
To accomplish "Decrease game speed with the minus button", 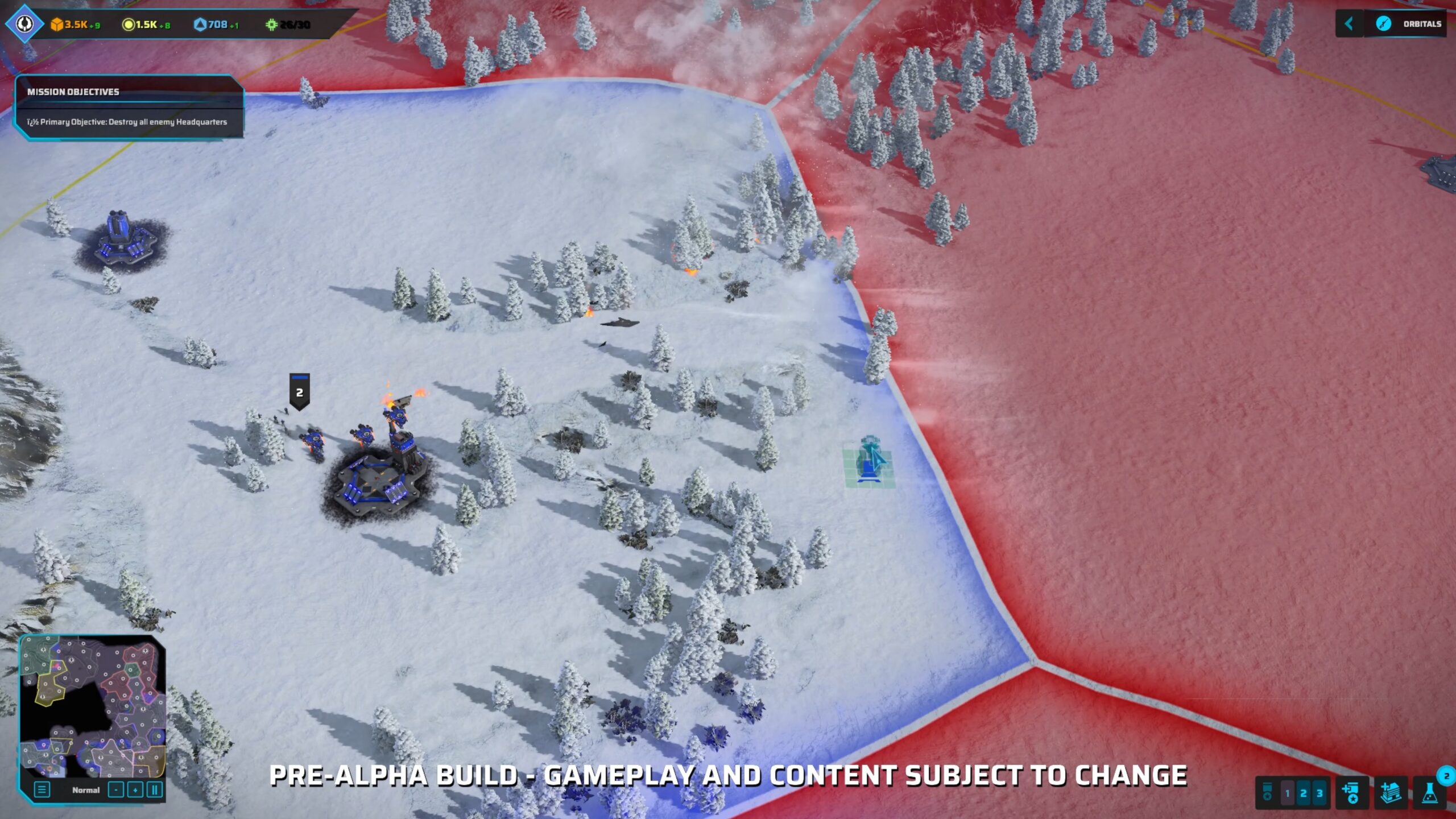I will 115,790.
